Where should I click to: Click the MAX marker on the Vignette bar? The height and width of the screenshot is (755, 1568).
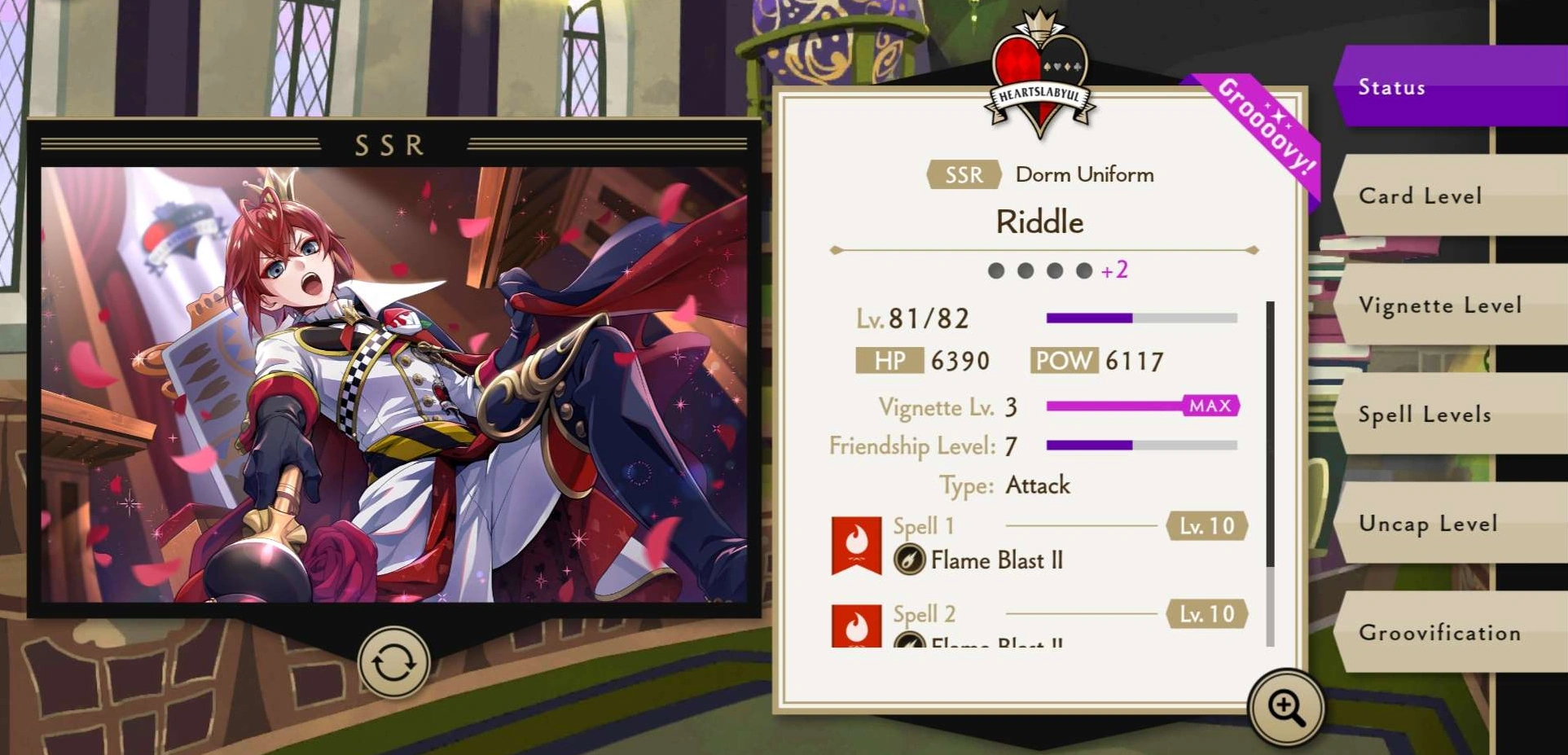(1210, 406)
